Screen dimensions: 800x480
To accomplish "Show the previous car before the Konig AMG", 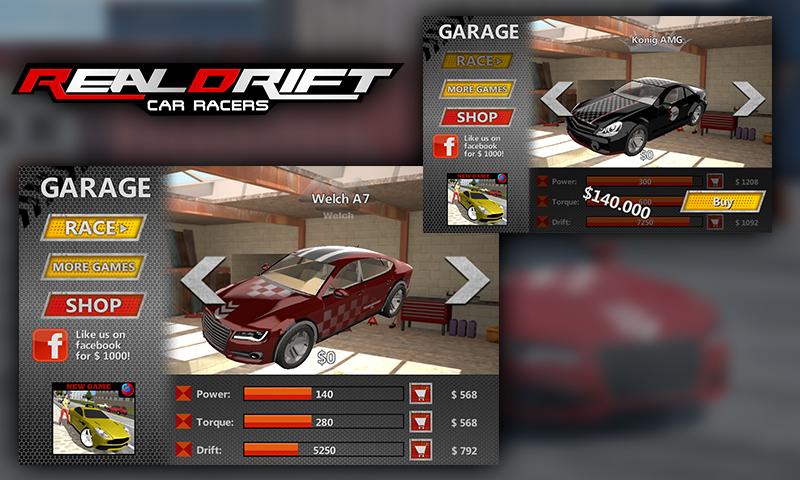I will point(555,98).
